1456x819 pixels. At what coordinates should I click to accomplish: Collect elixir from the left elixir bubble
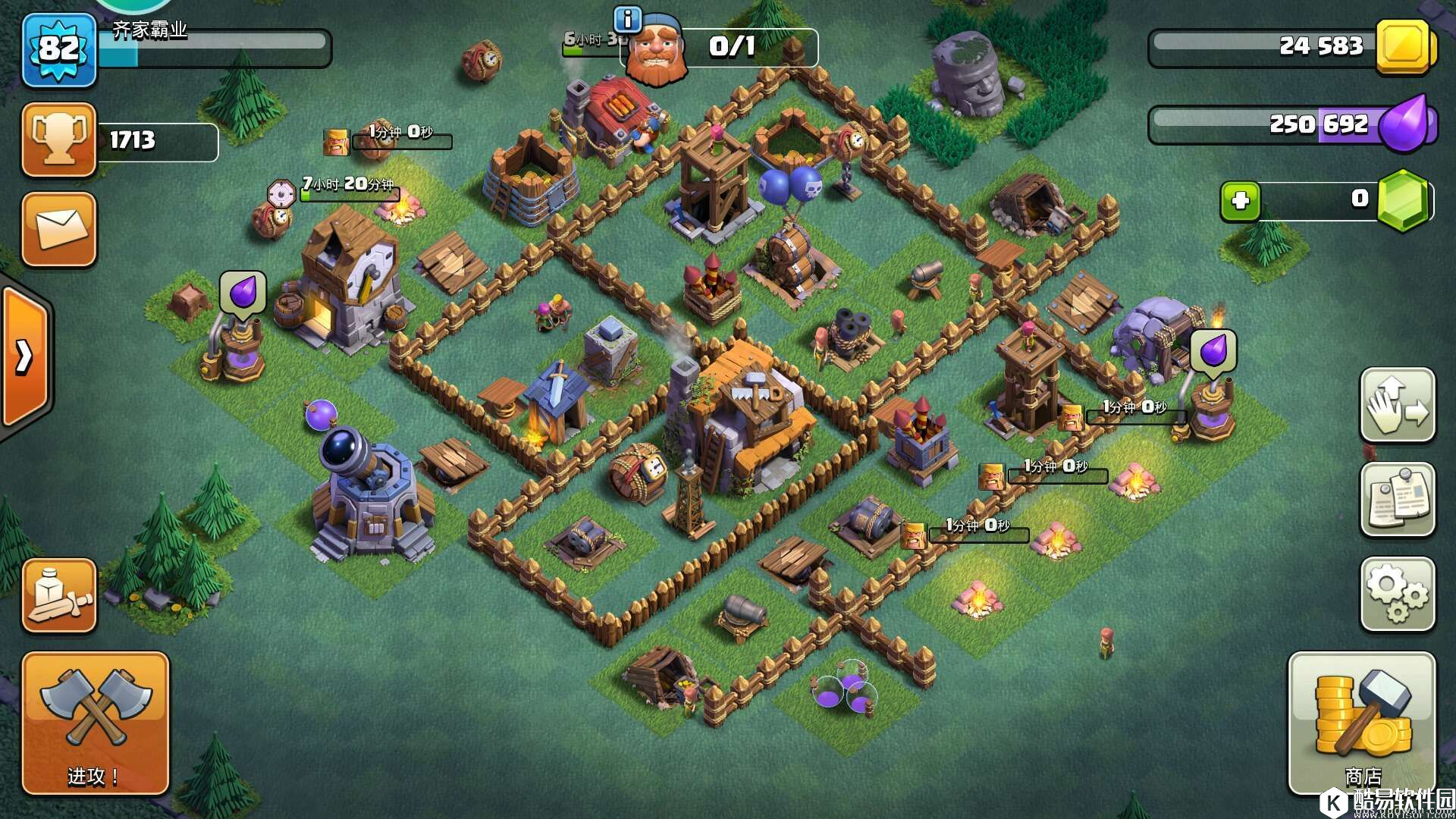pos(243,292)
